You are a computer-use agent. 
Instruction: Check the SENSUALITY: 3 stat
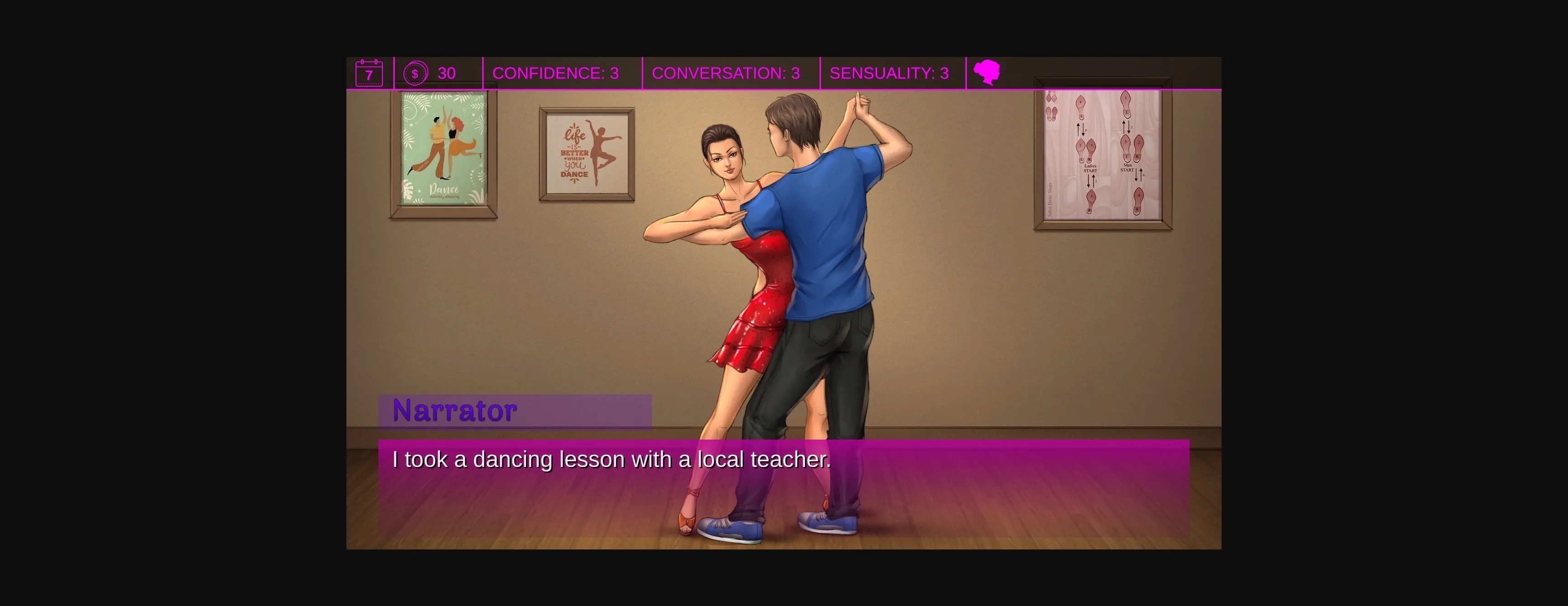889,73
